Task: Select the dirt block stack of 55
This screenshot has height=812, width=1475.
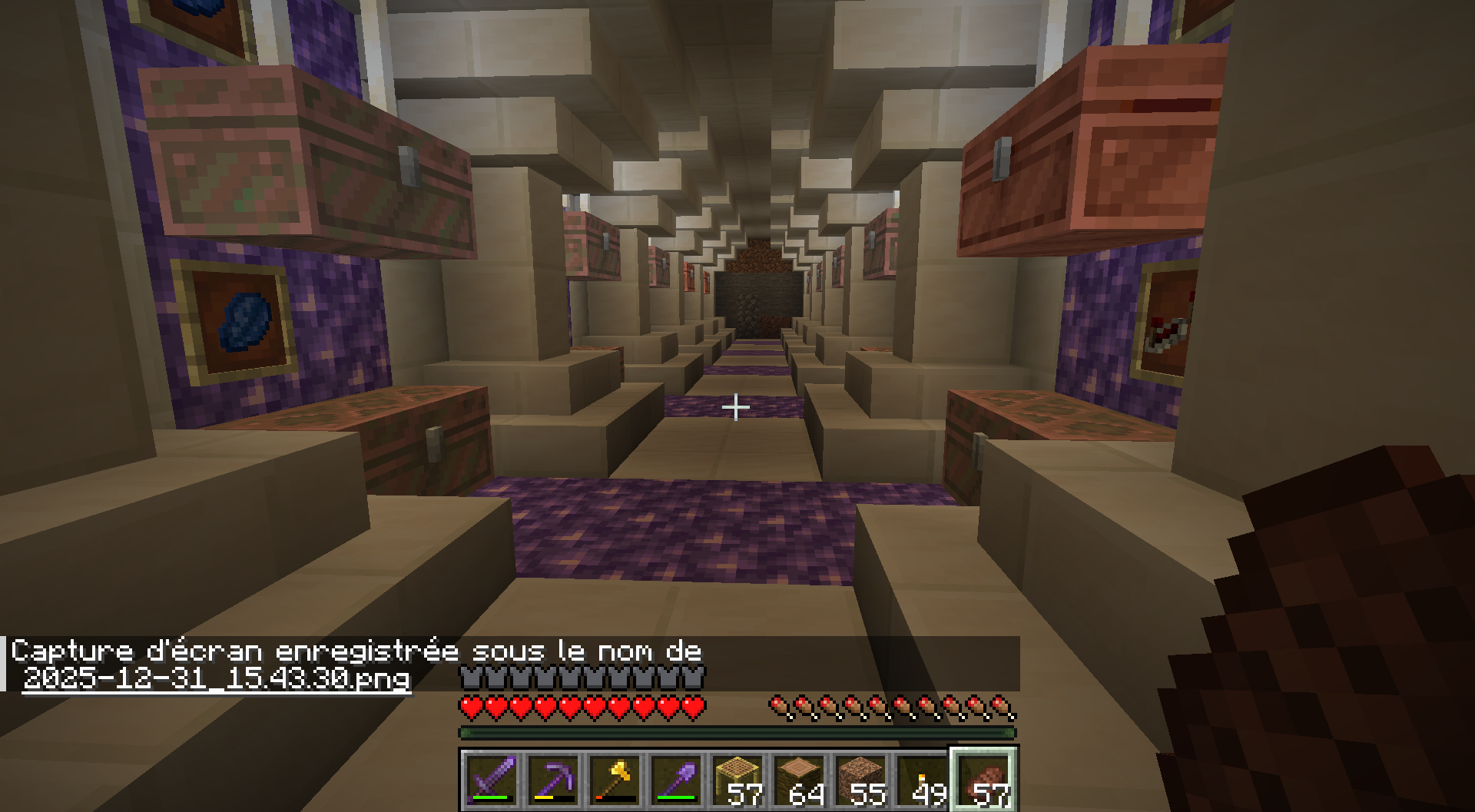Action: pos(860,778)
